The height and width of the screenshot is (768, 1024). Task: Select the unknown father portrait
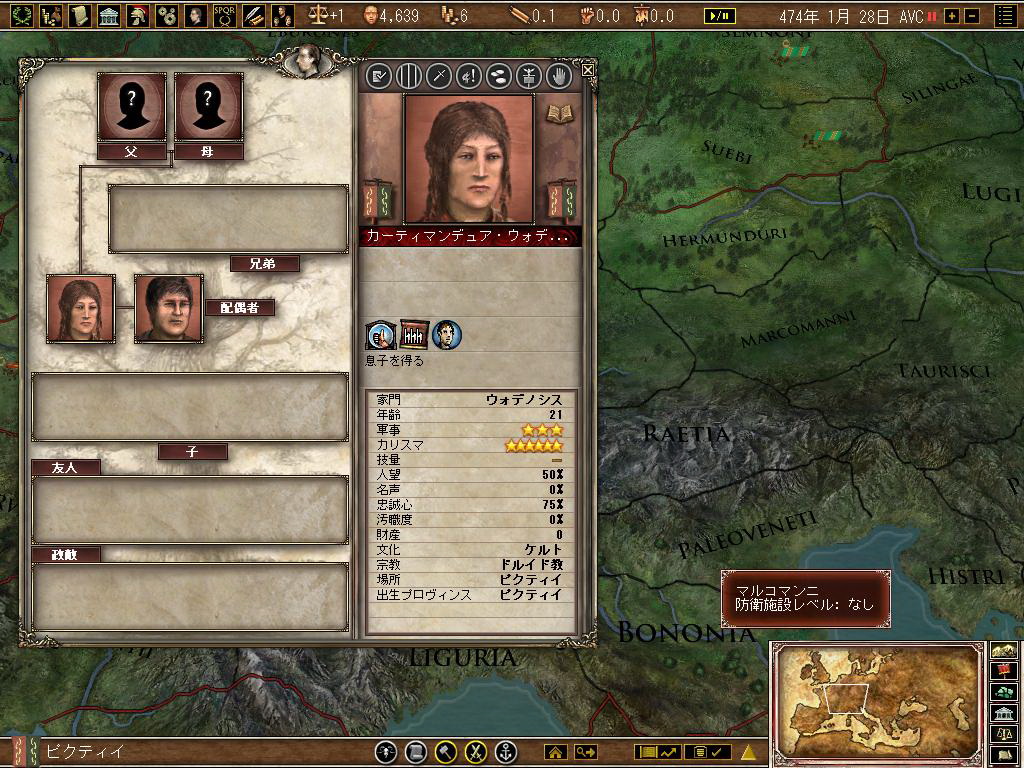point(131,107)
